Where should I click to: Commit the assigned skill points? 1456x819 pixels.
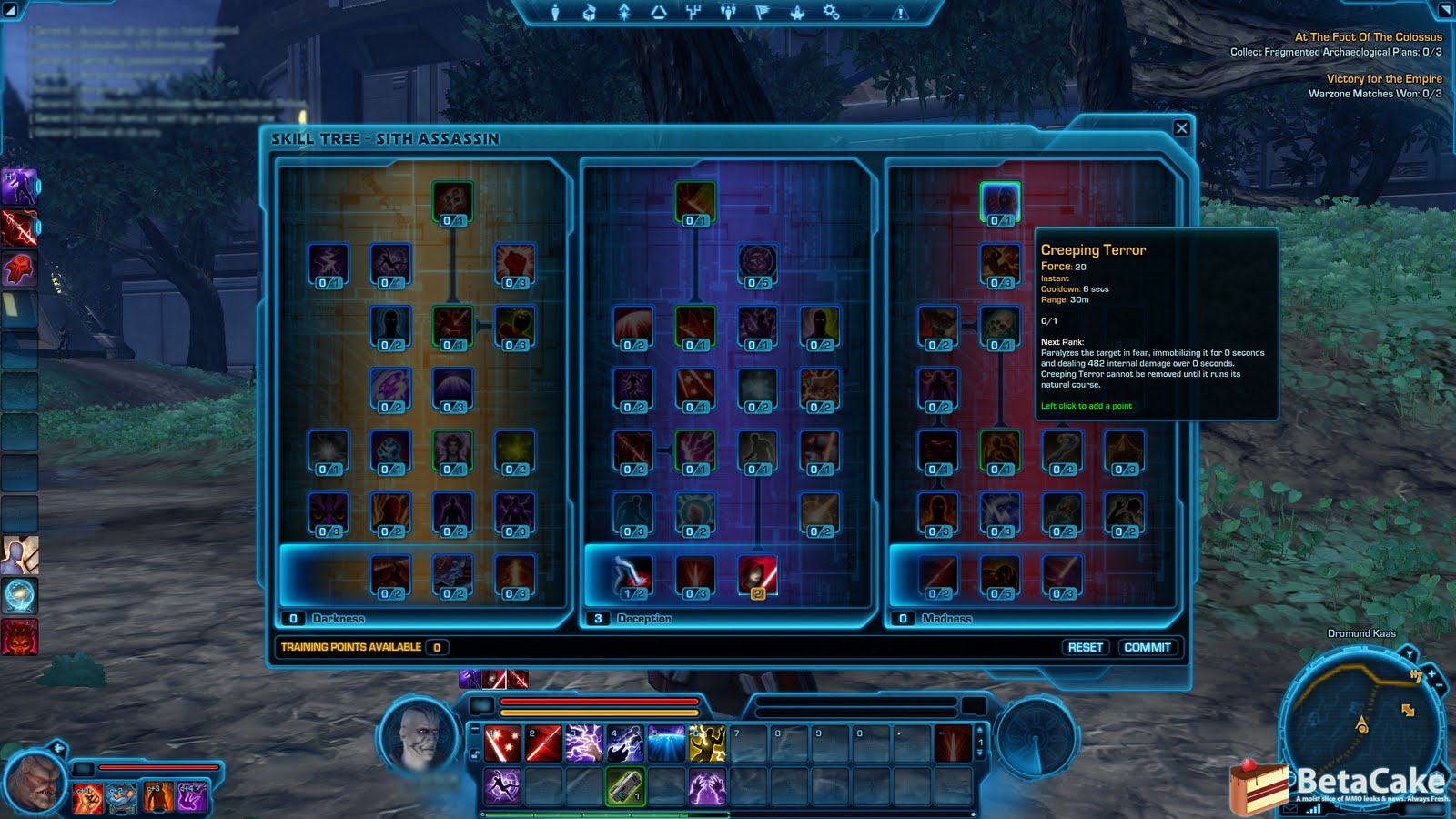[1147, 647]
